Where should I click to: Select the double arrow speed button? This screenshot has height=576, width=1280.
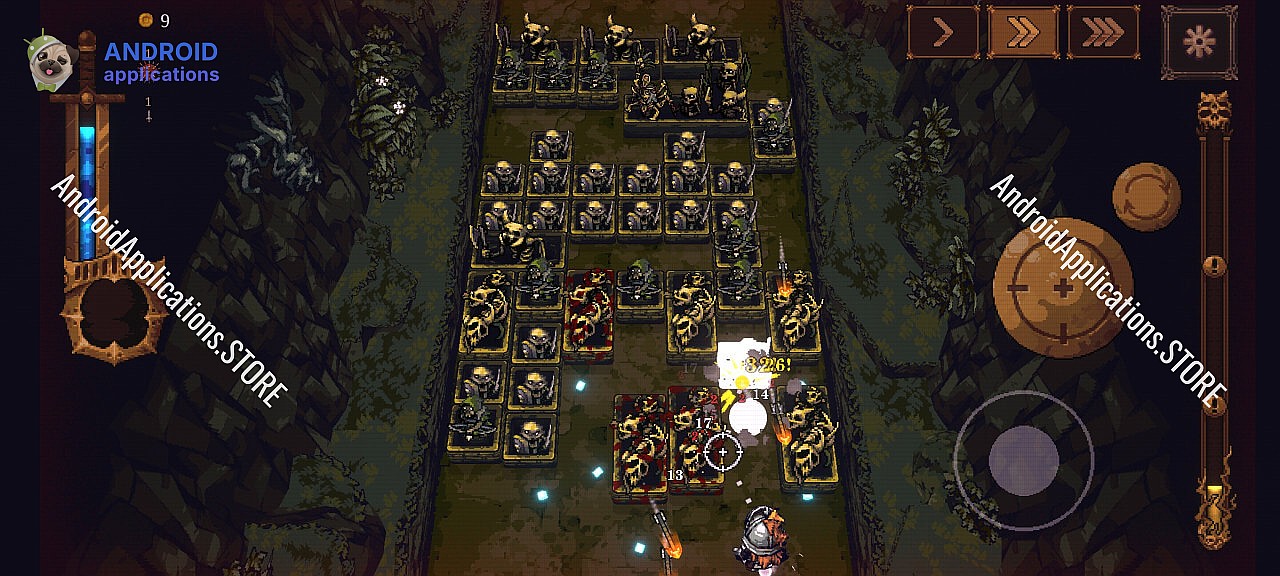[x=1023, y=33]
